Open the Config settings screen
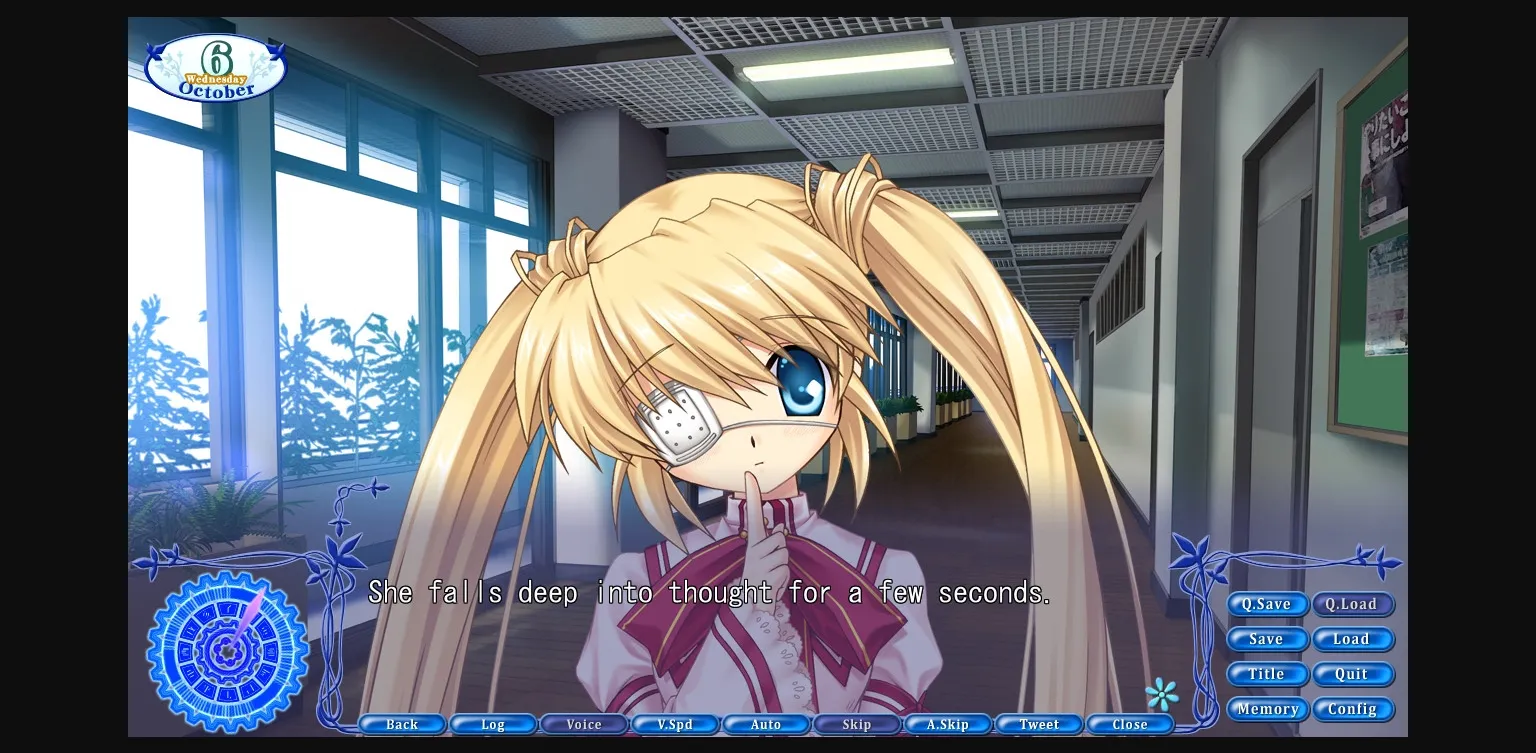1536x753 pixels. point(1353,709)
